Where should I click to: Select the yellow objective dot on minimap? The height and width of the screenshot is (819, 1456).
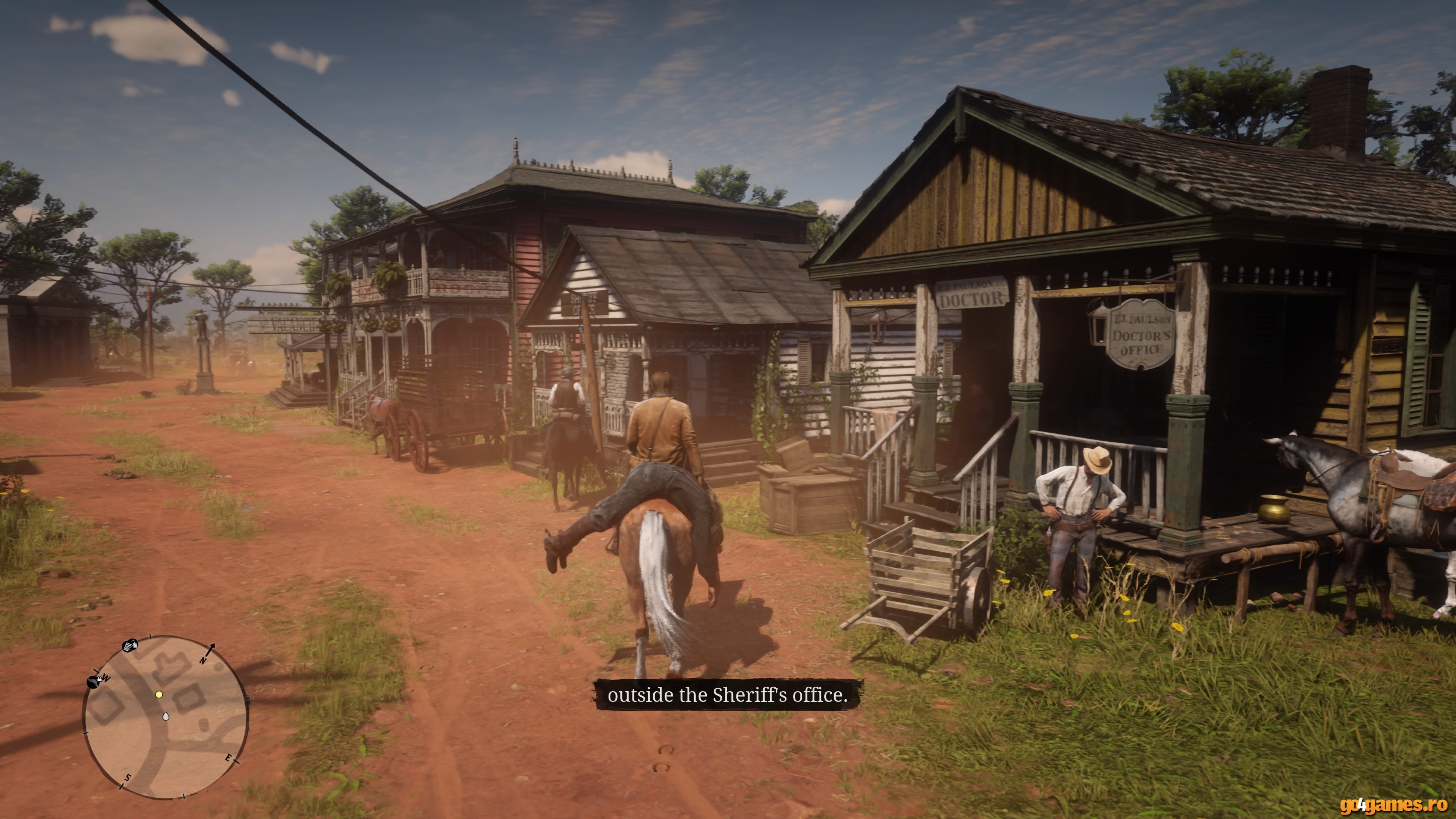(x=159, y=694)
